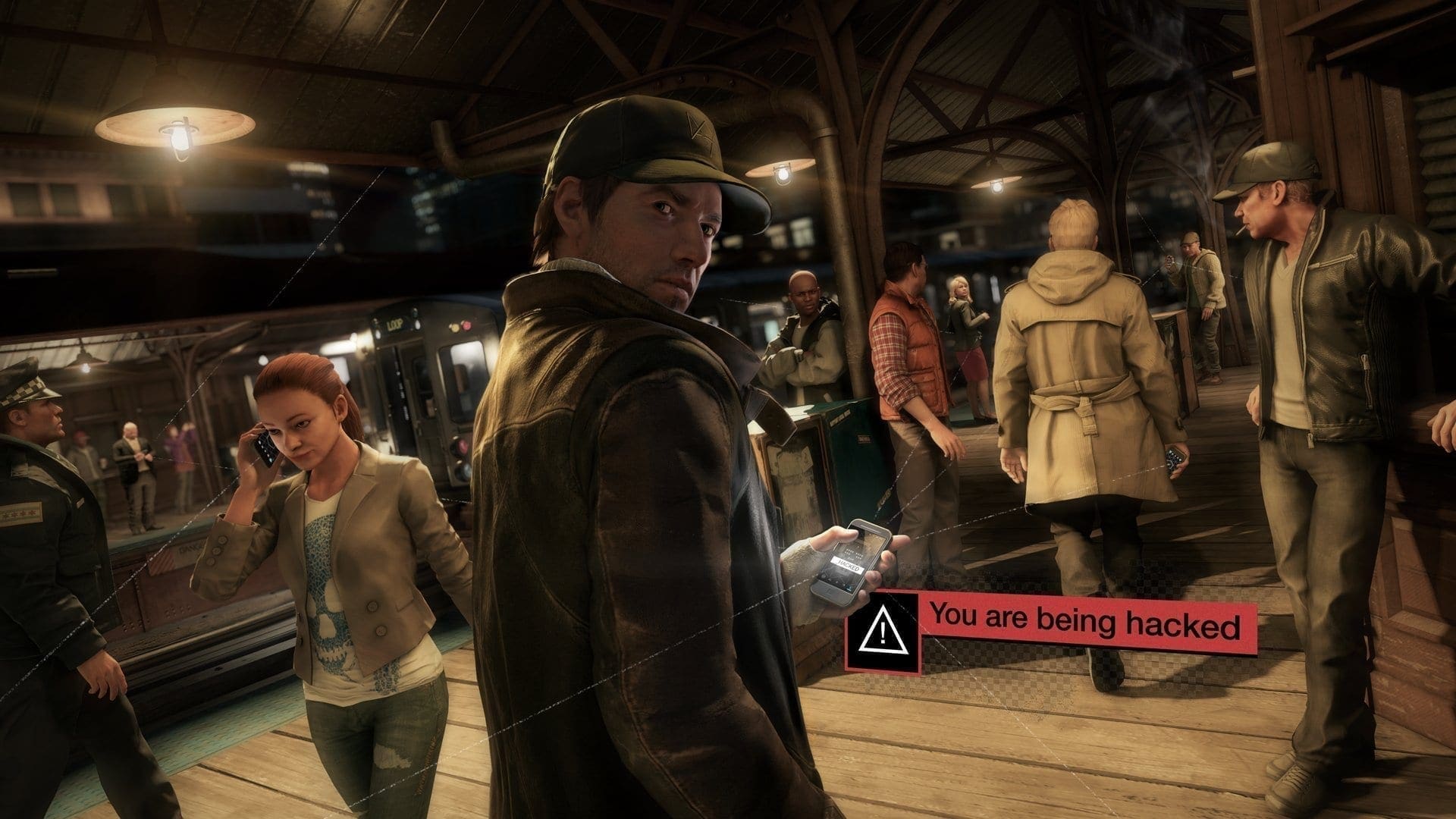The width and height of the screenshot is (1456, 819).
Task: Click the "You are being hacked" alert banner
Action: [1085, 627]
